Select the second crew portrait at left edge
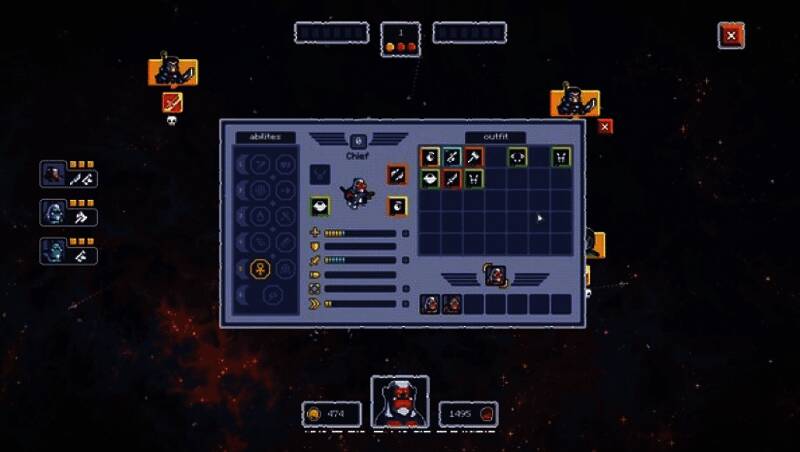The width and height of the screenshot is (800, 452). 54,212
